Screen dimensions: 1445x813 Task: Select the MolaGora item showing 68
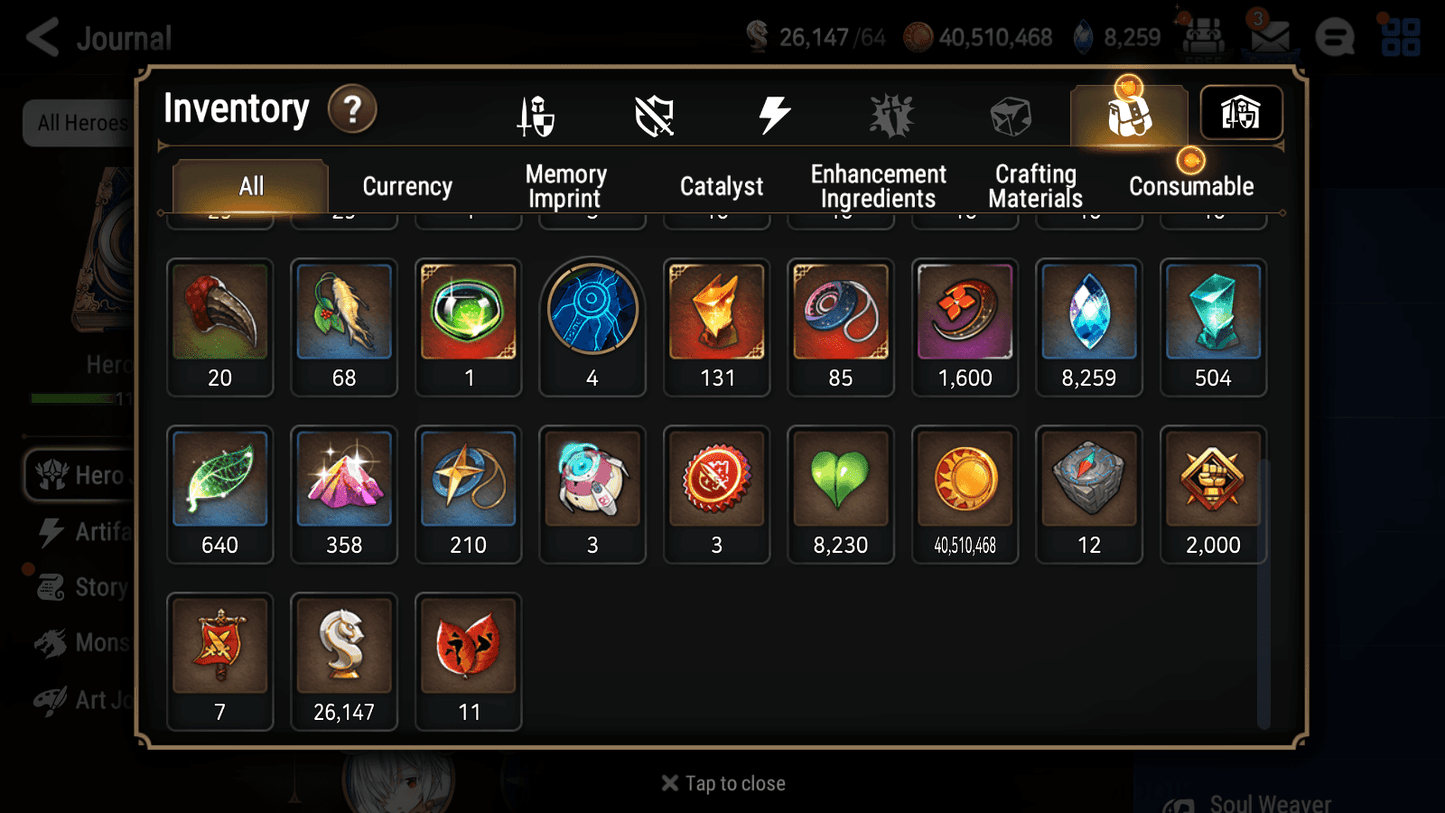click(344, 311)
